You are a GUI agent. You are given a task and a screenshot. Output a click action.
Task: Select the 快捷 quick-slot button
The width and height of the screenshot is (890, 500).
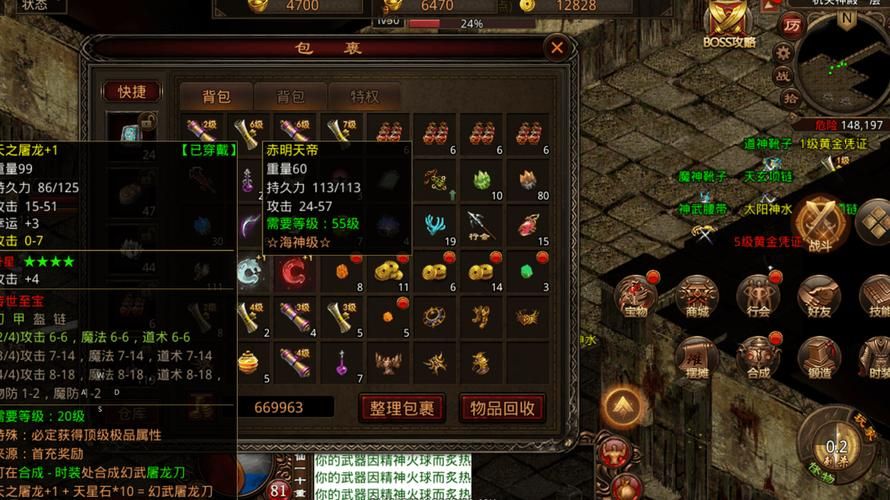pyautogui.click(x=132, y=91)
